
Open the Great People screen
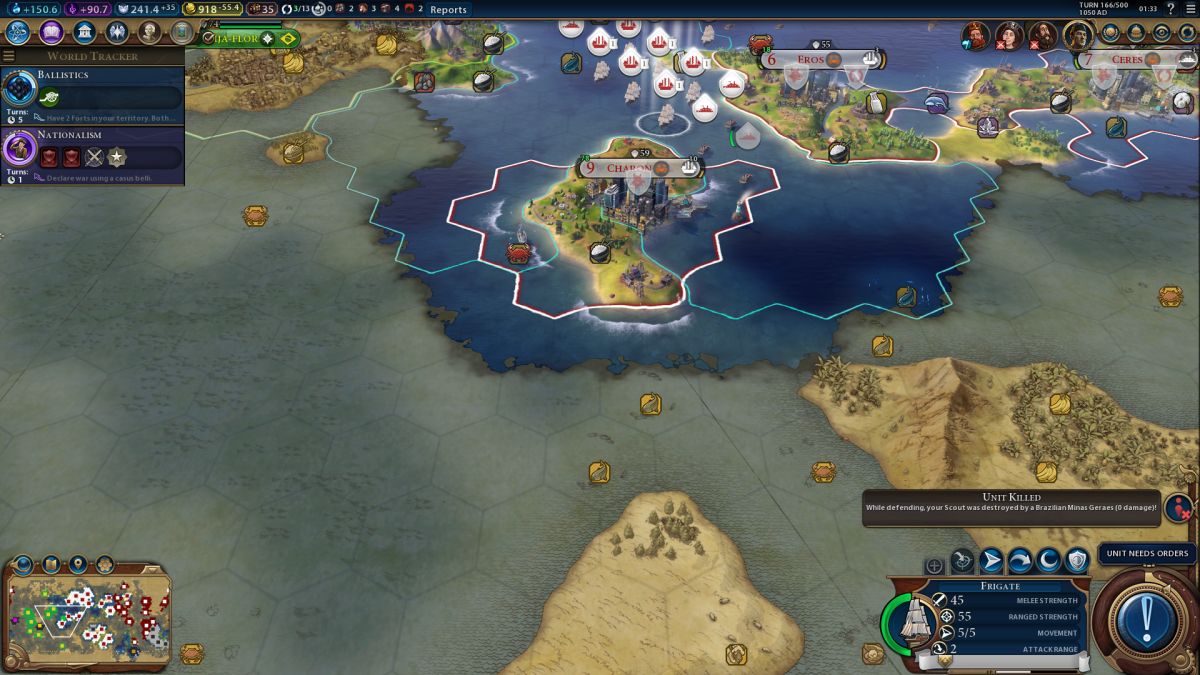tap(149, 32)
